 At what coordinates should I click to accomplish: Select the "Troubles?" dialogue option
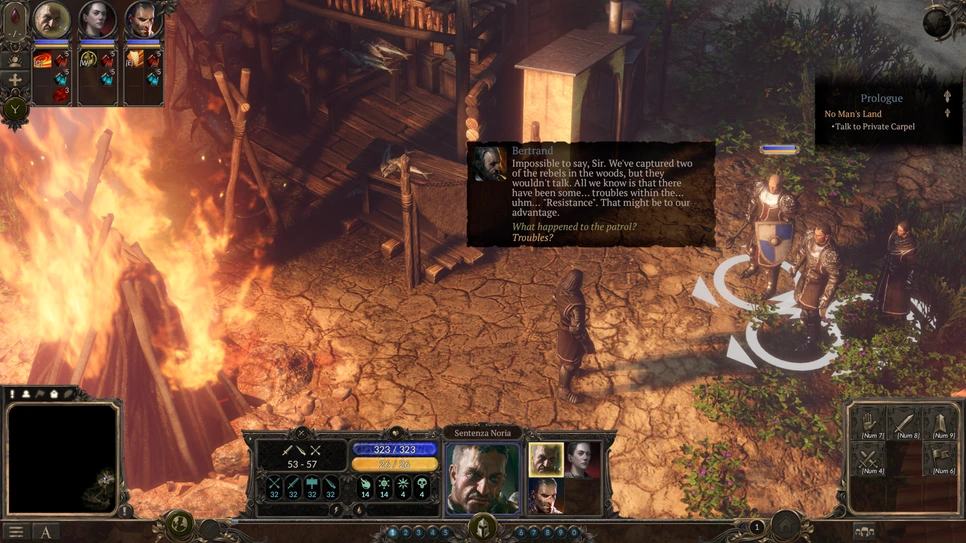coord(532,238)
